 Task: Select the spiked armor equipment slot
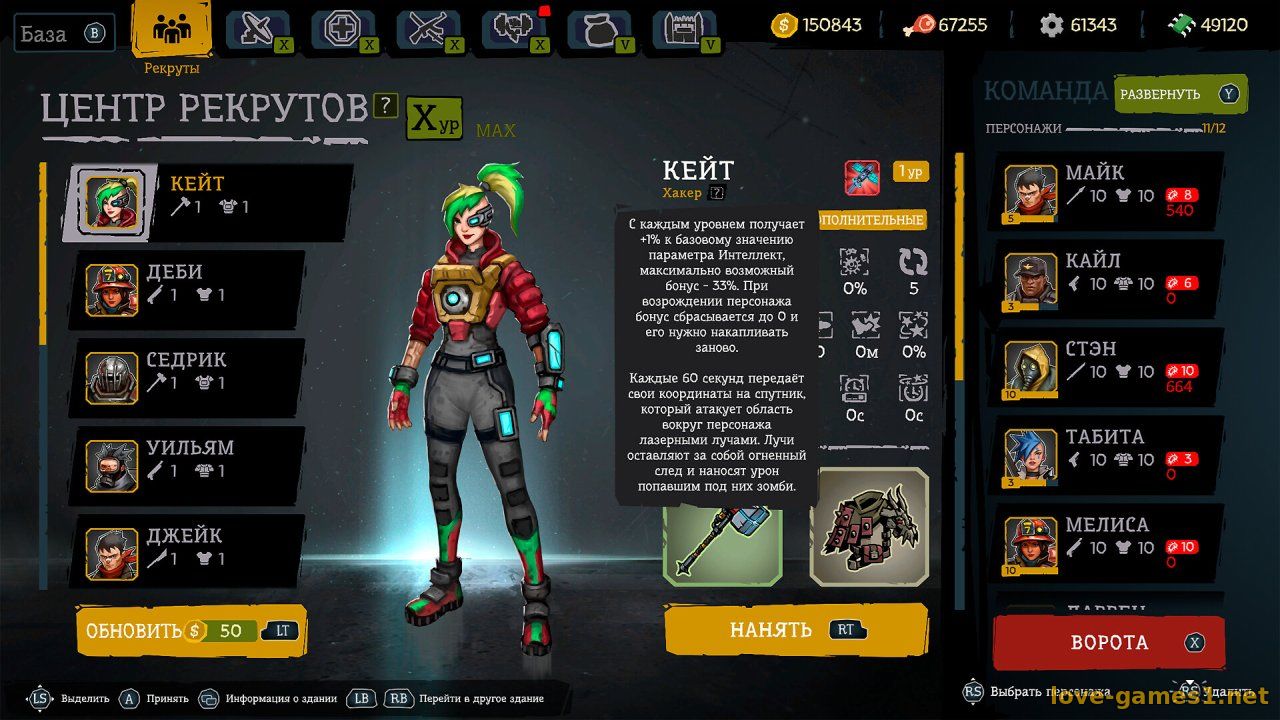[x=868, y=527]
